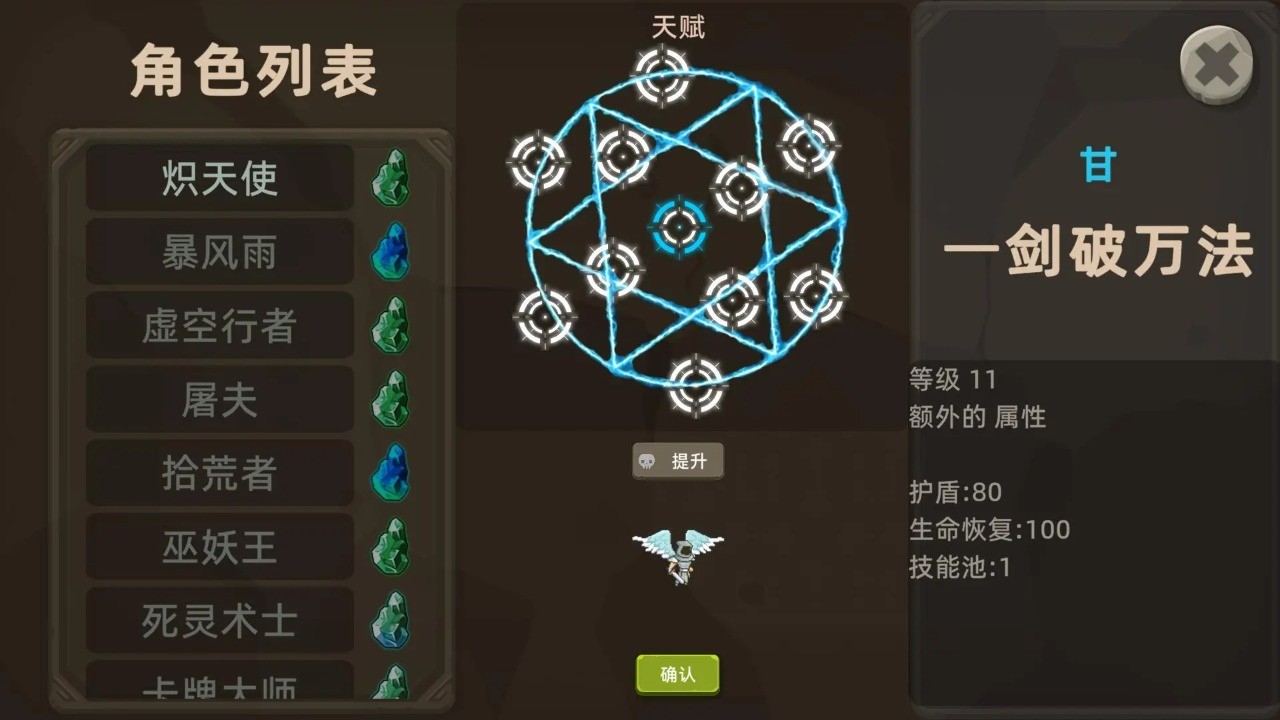Select 屠夫 in the character list
1280x720 pixels.
tap(219, 399)
